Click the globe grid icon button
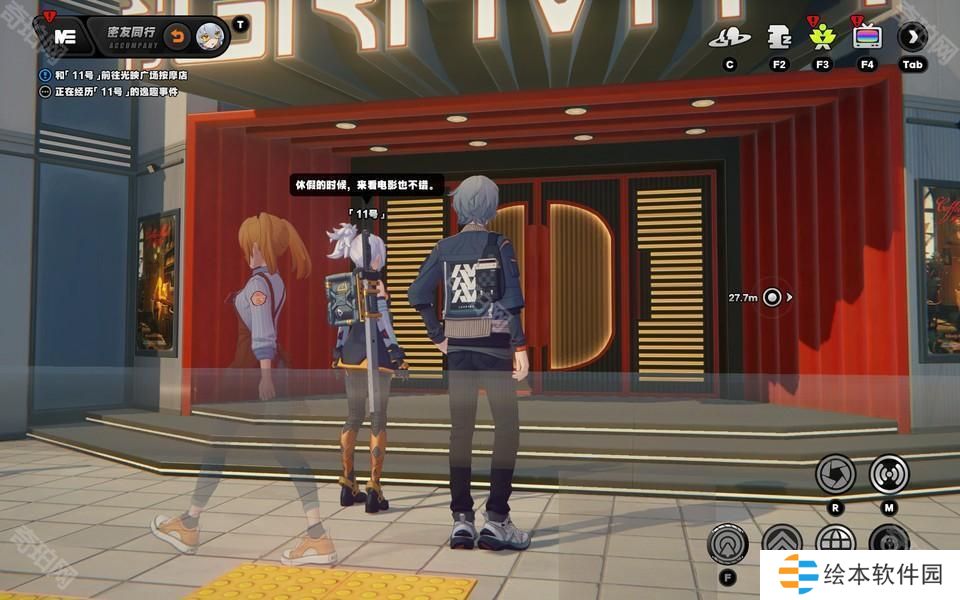Screen dimensions: 960x600 click(x=836, y=541)
